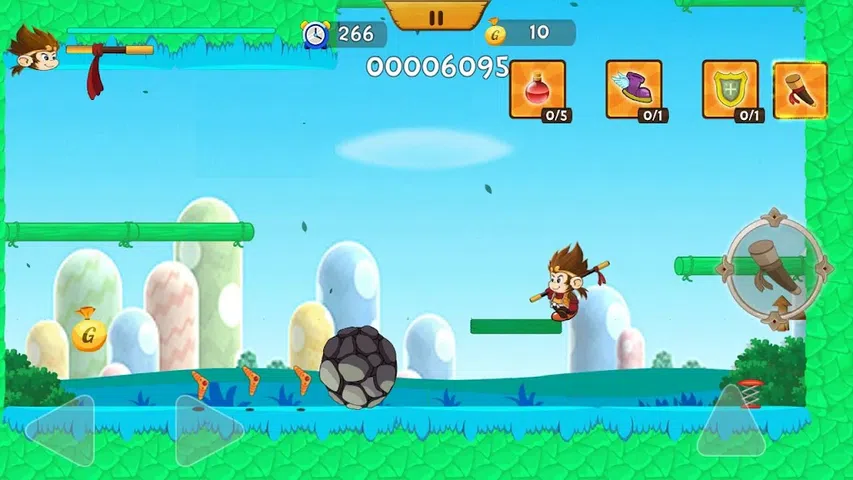Viewport: 853px width, 480px height.
Task: Activate the winged boot power-up
Action: coord(633,90)
